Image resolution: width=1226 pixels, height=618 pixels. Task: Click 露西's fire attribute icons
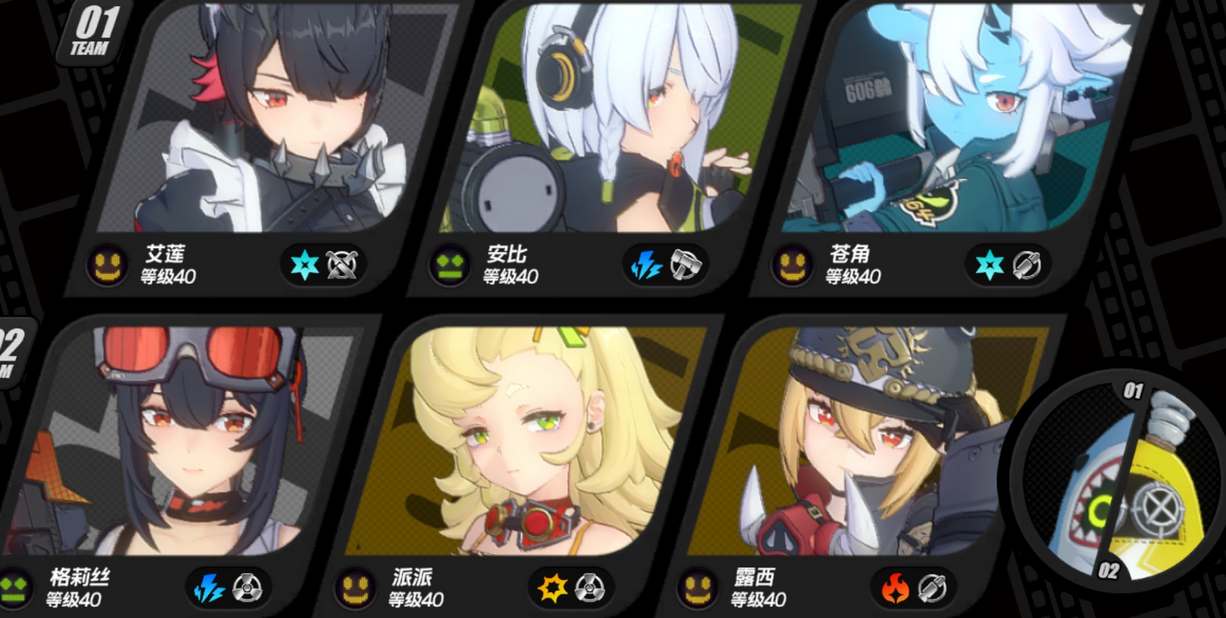click(x=914, y=587)
